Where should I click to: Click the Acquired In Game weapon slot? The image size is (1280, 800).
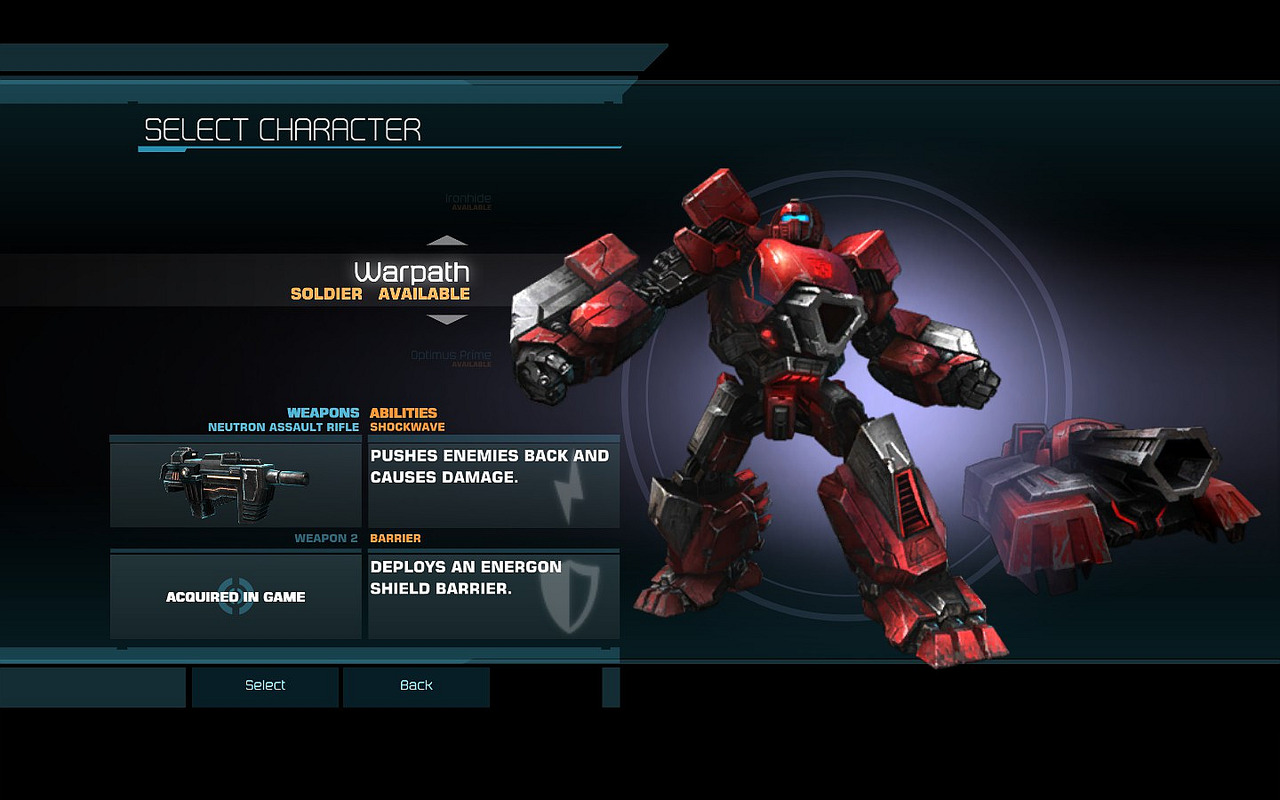pos(236,597)
